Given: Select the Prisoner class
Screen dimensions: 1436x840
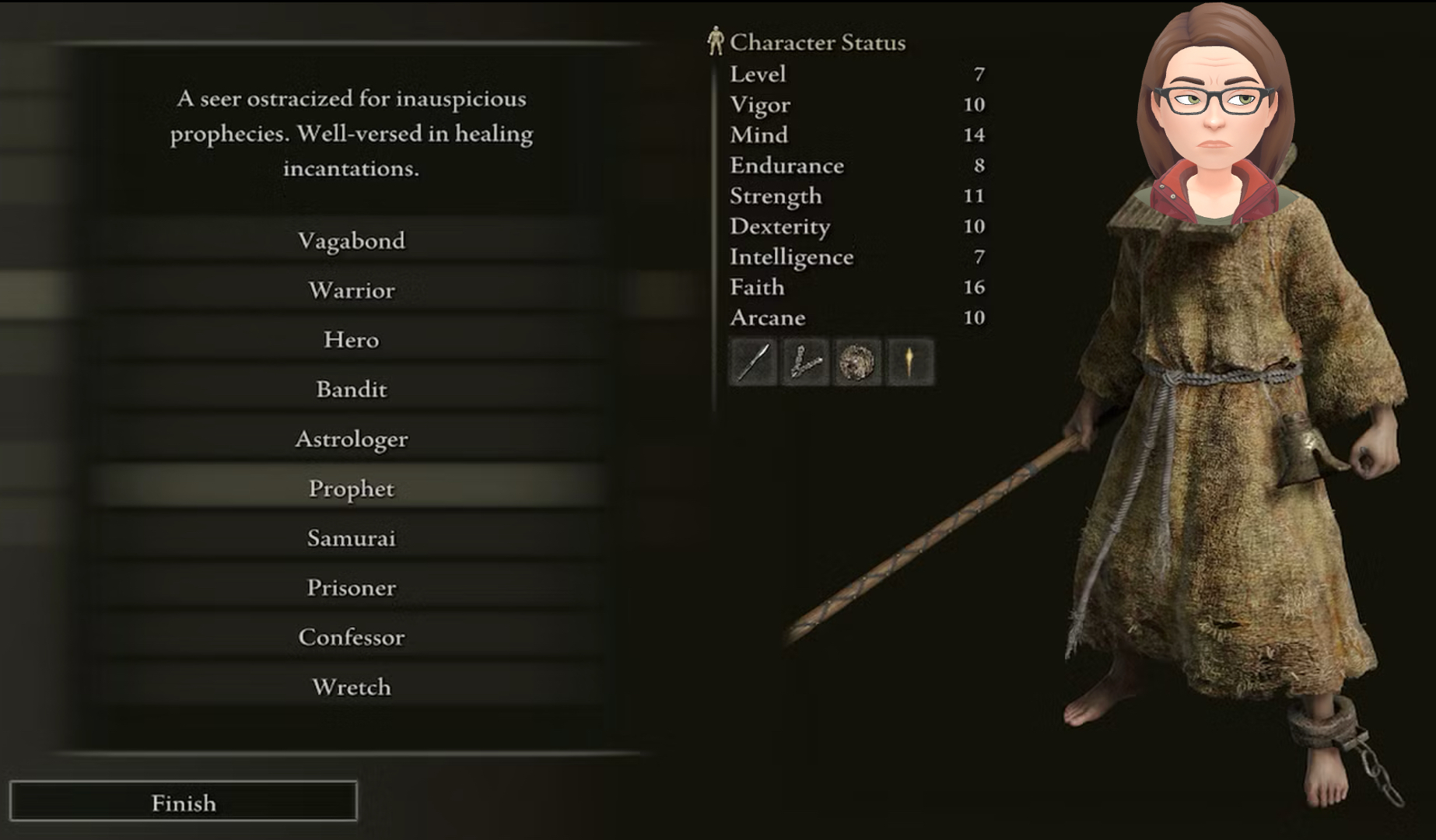Looking at the screenshot, I should 351,588.
